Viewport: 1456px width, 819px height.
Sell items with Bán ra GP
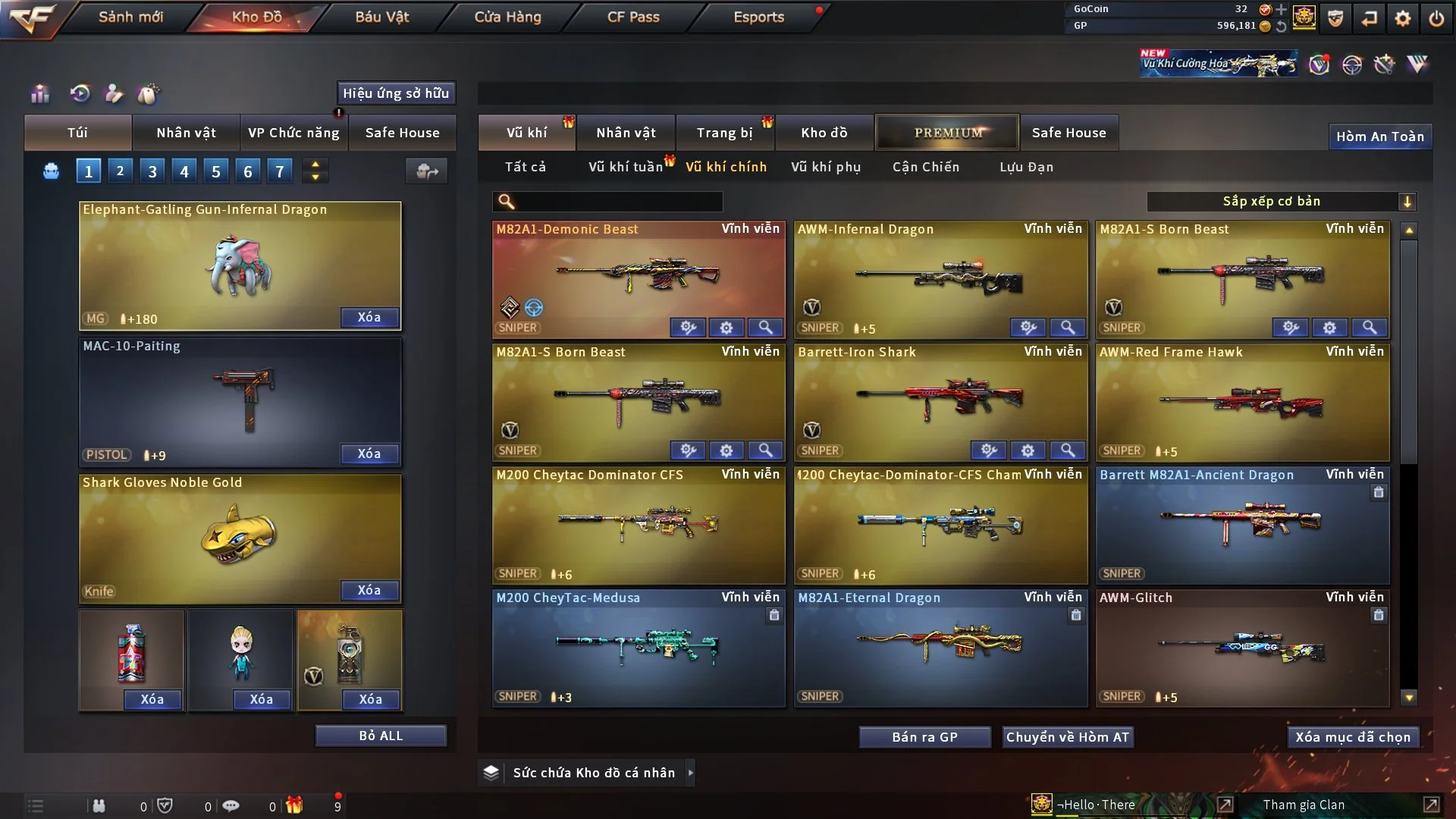tap(924, 737)
